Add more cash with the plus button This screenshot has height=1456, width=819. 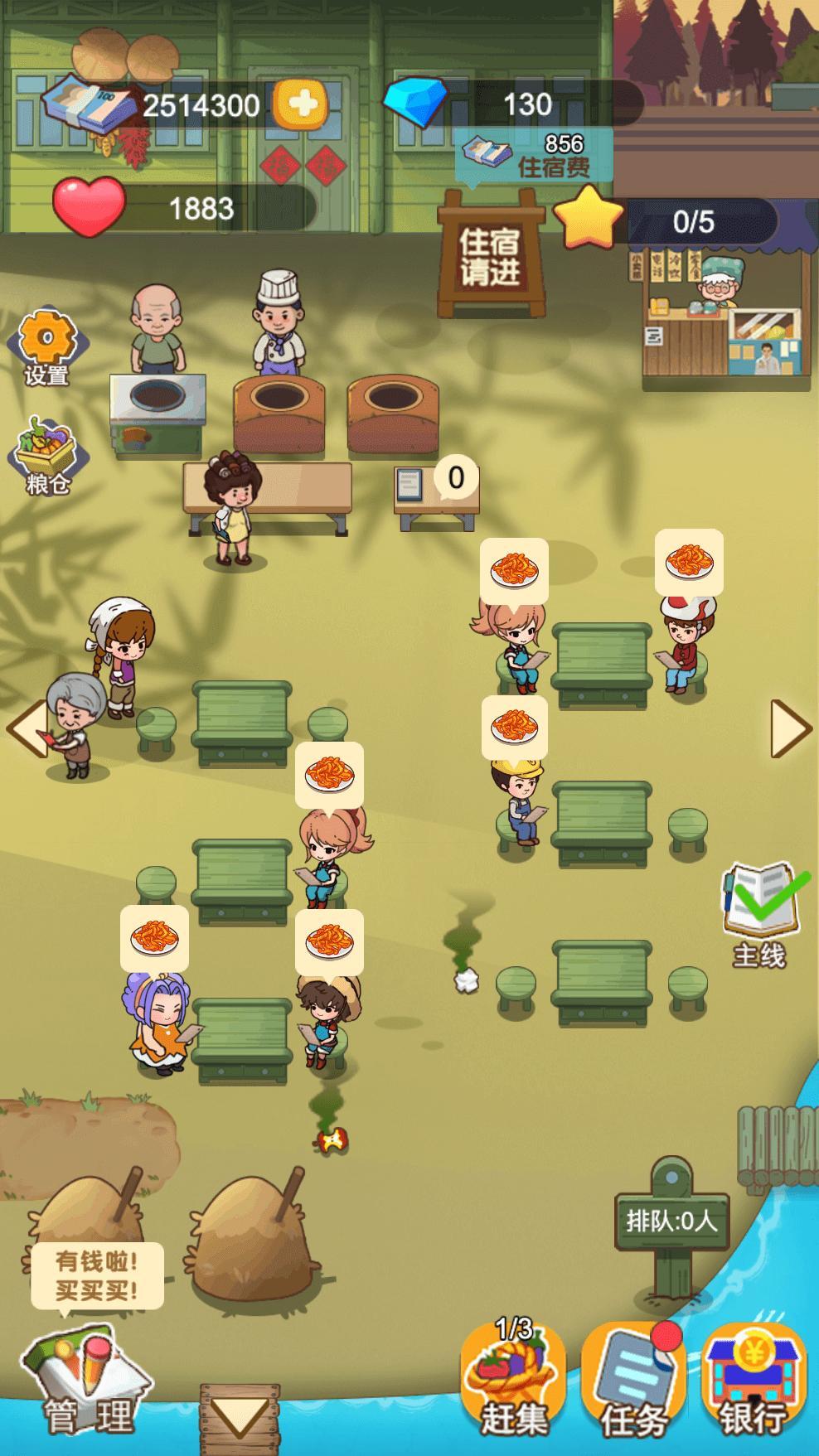tap(300, 104)
